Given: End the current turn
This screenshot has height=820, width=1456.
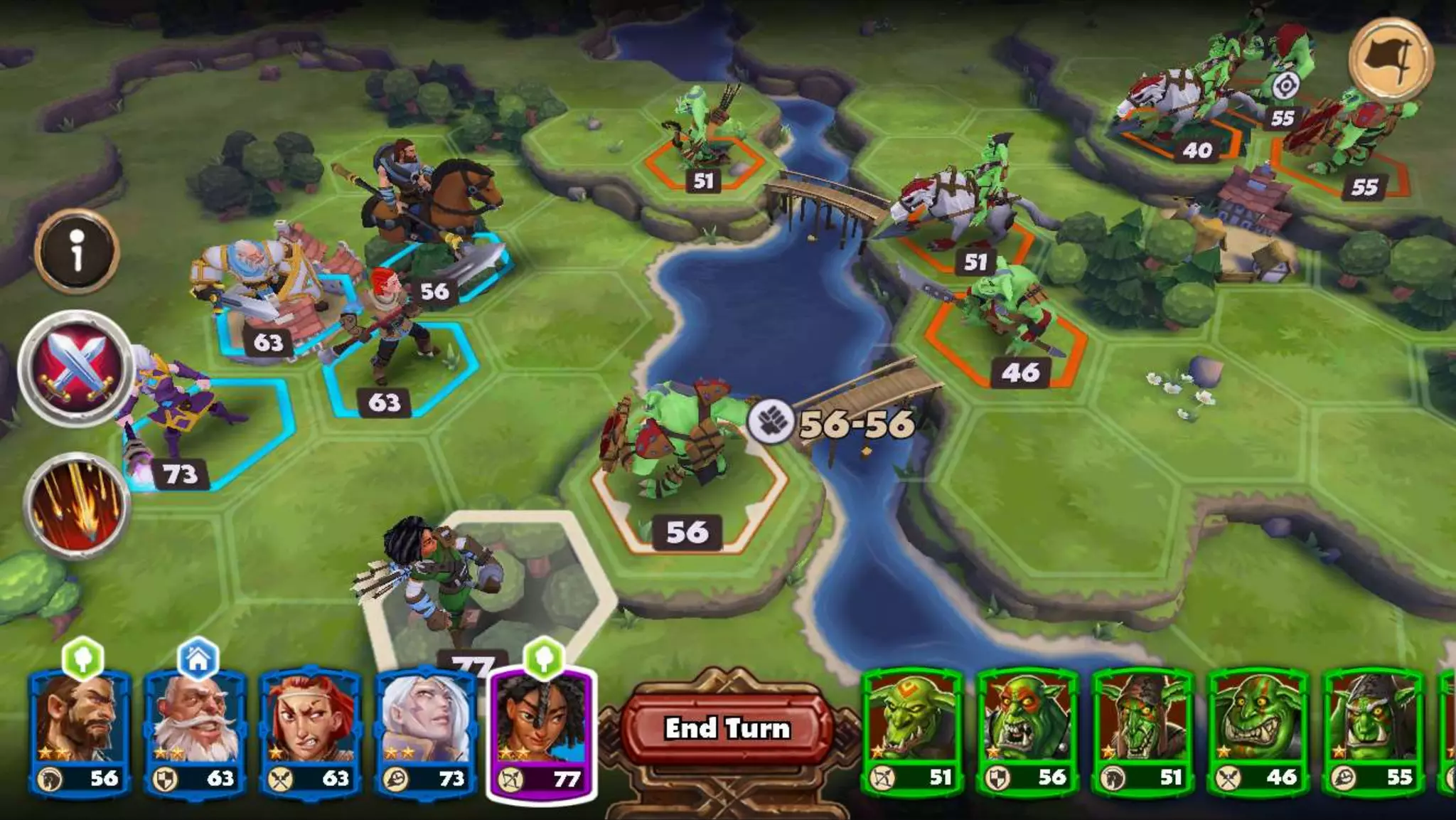Looking at the screenshot, I should click(x=727, y=728).
